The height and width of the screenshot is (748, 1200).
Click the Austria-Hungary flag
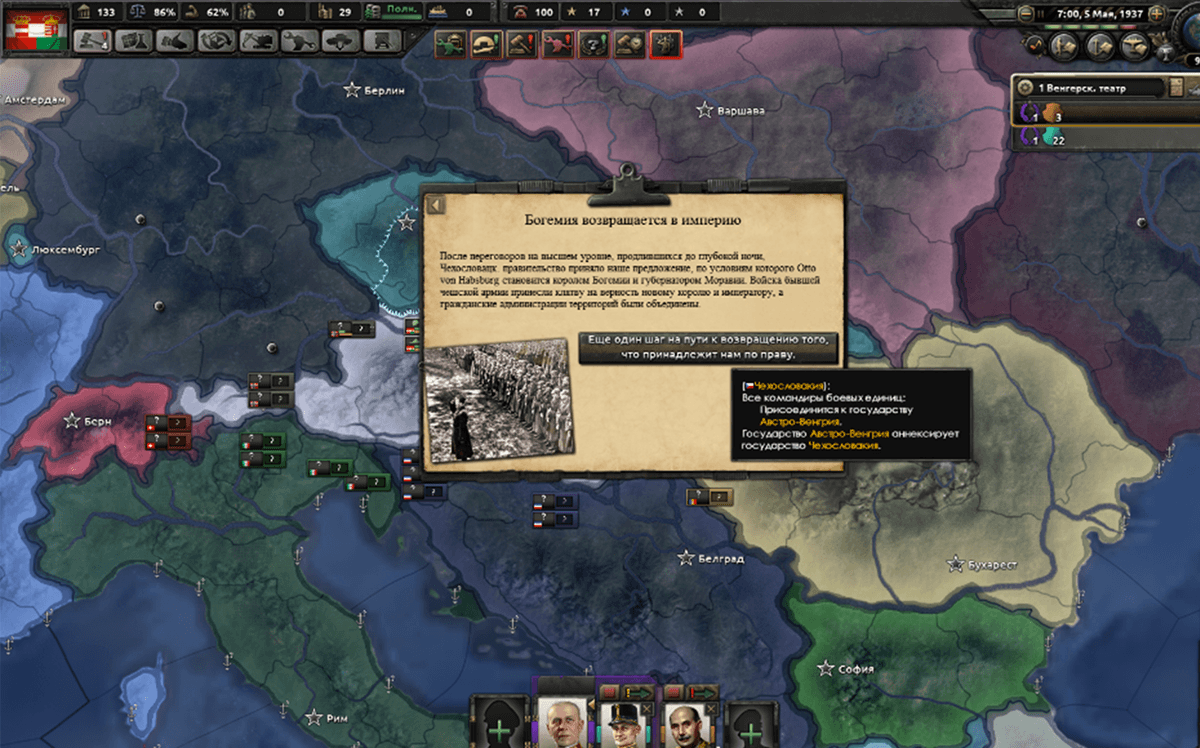point(36,30)
